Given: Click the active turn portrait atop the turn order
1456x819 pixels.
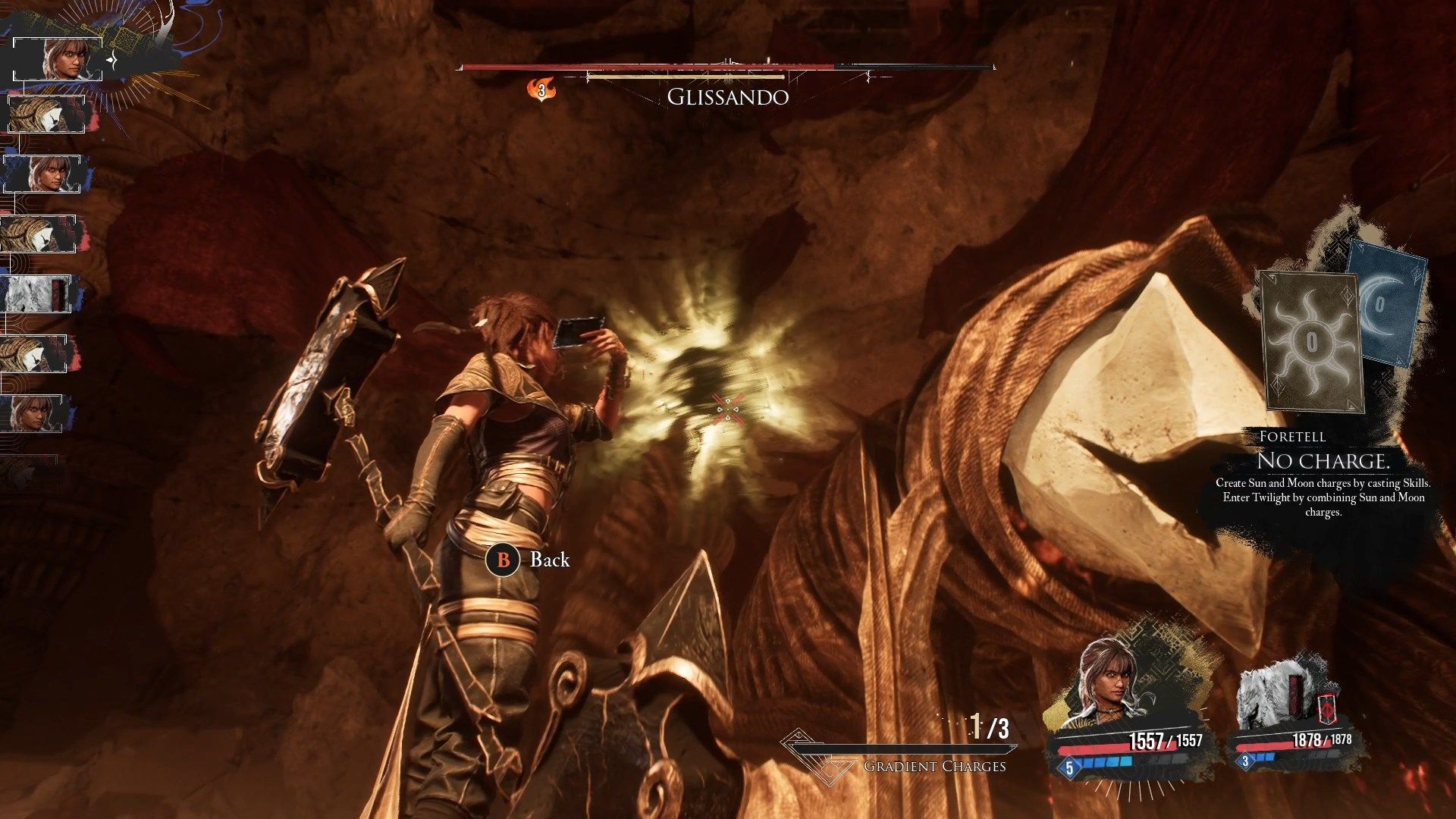Looking at the screenshot, I should click(x=64, y=58).
